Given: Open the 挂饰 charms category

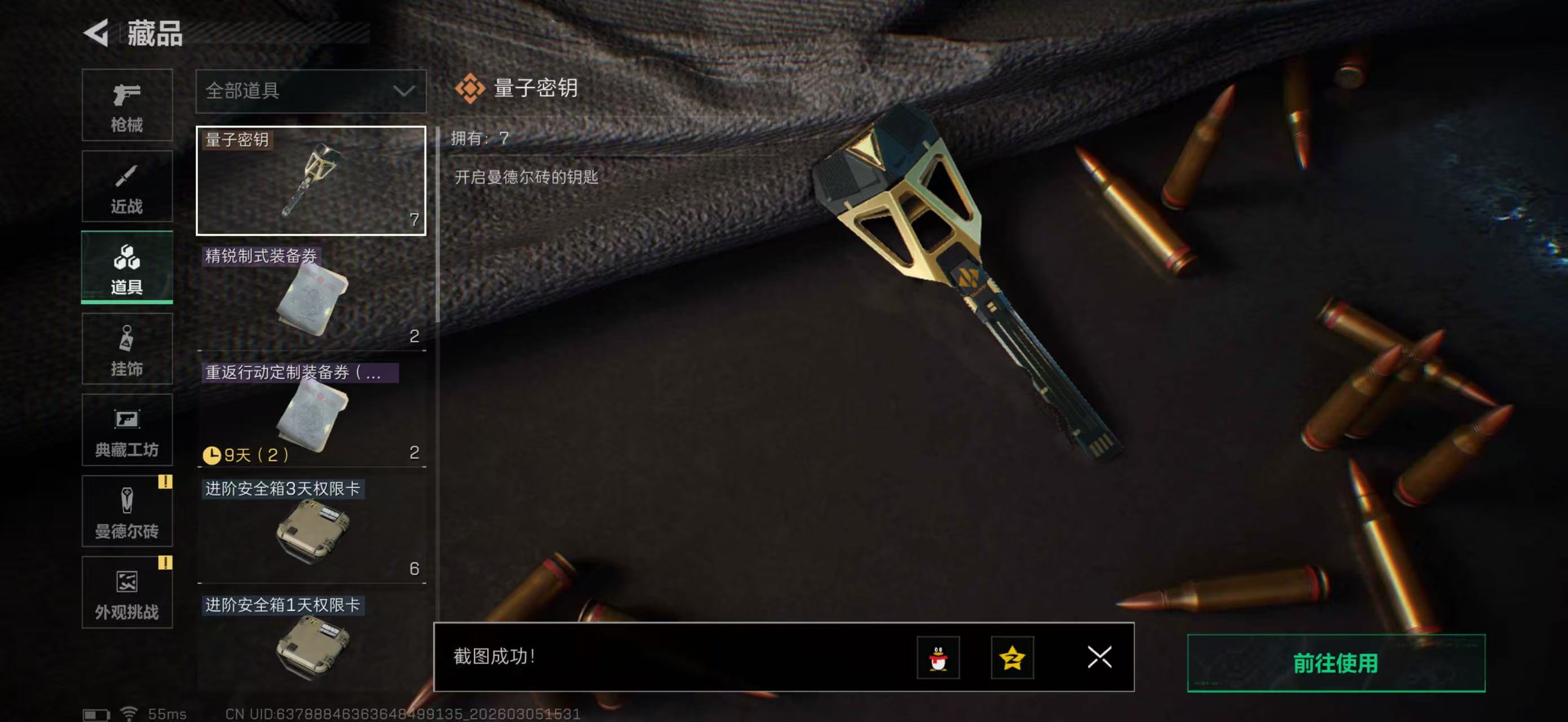Looking at the screenshot, I should coord(127,349).
